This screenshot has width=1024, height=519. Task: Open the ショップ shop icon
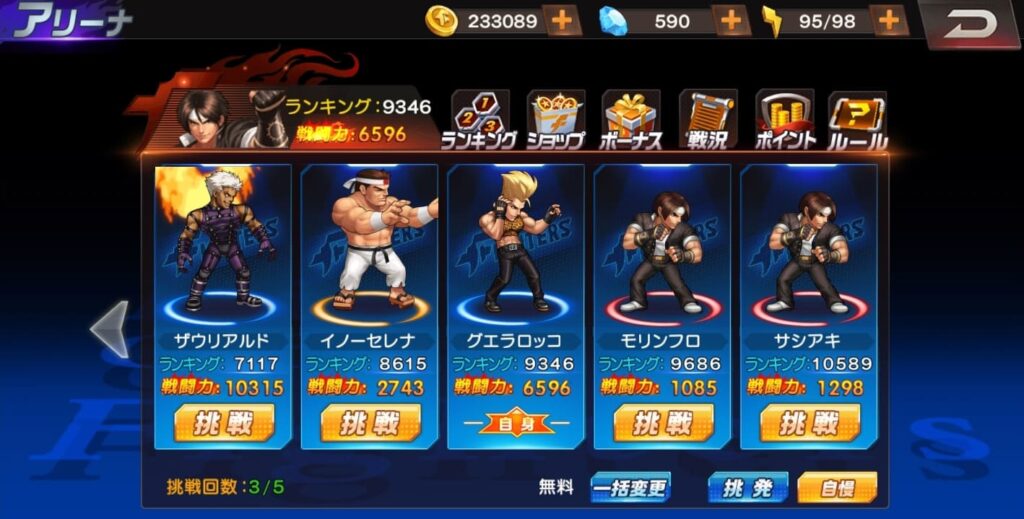point(555,119)
